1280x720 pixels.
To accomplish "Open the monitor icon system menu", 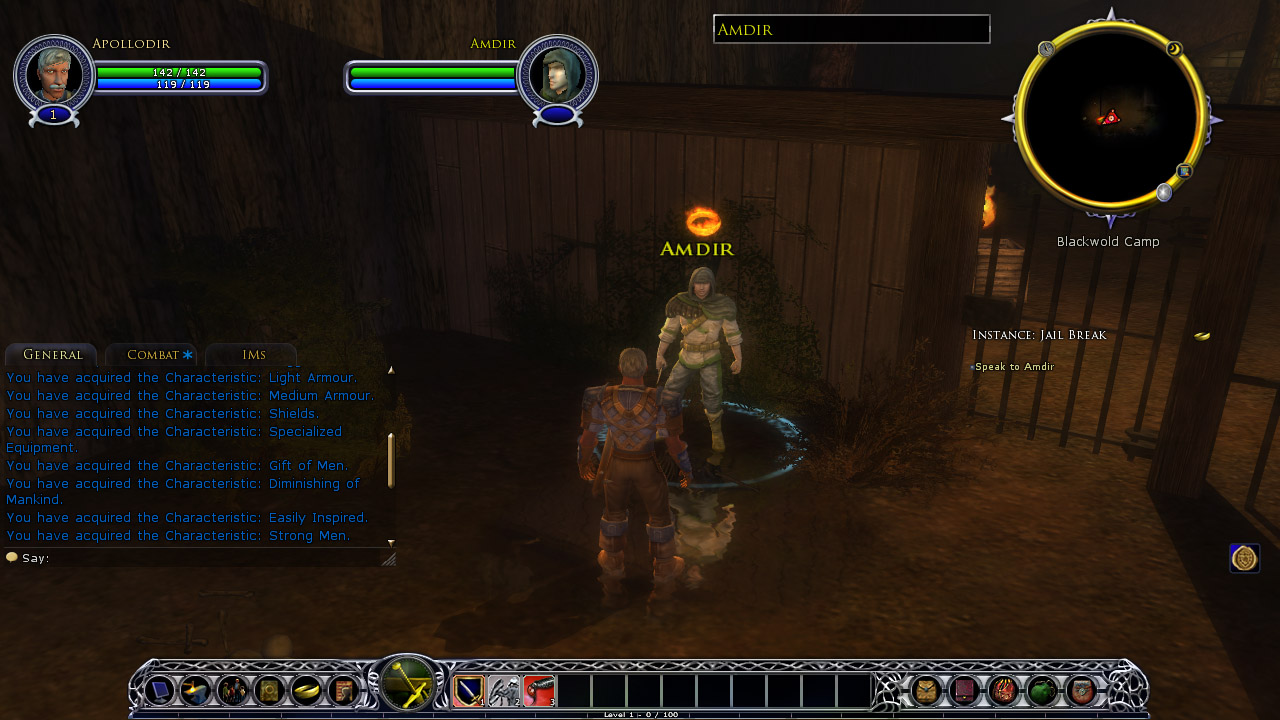I will (159, 690).
